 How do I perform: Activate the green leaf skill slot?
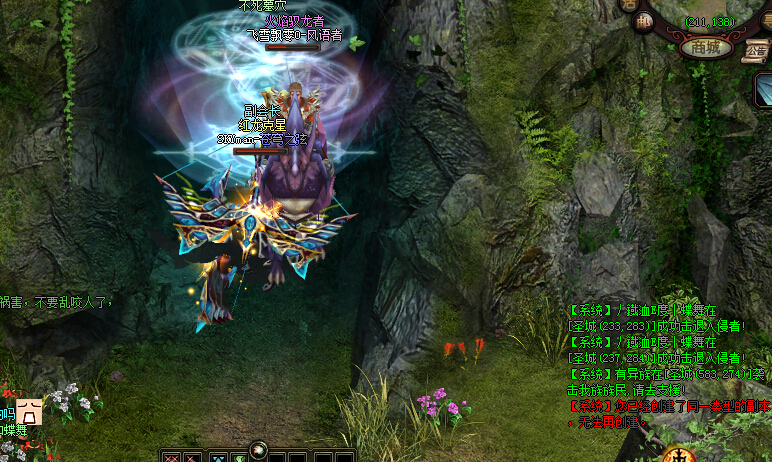click(241, 457)
